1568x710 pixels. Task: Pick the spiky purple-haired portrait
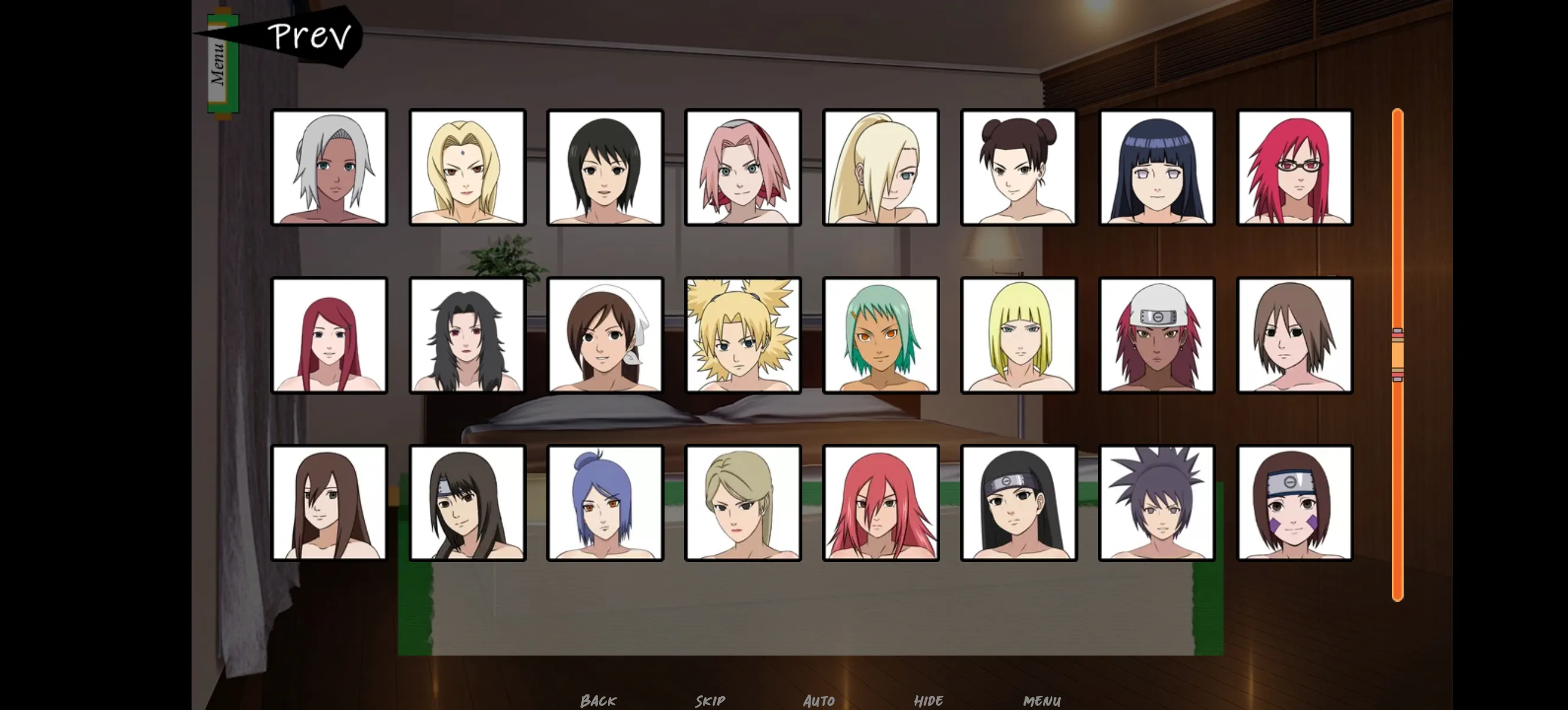click(1156, 503)
